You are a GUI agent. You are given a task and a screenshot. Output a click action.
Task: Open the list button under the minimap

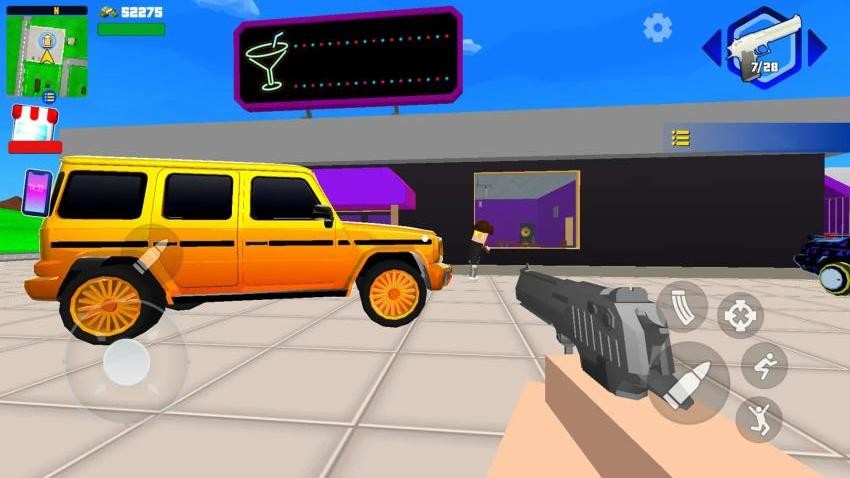[48, 97]
